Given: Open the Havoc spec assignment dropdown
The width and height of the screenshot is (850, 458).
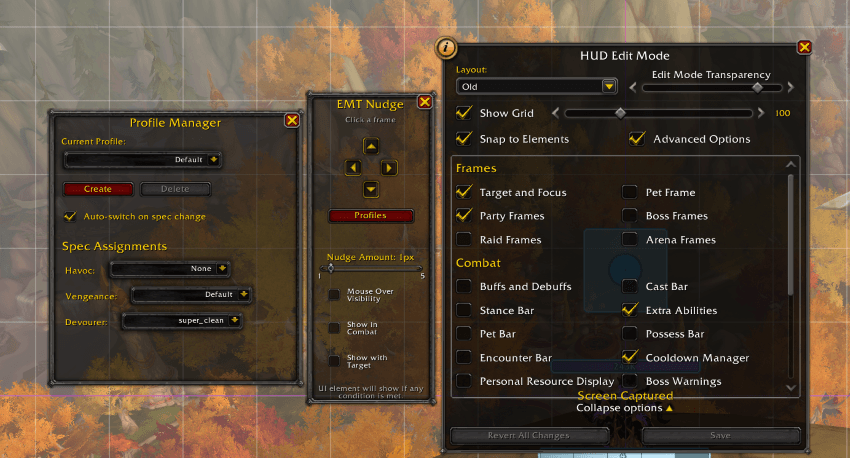Looking at the screenshot, I should [x=170, y=268].
